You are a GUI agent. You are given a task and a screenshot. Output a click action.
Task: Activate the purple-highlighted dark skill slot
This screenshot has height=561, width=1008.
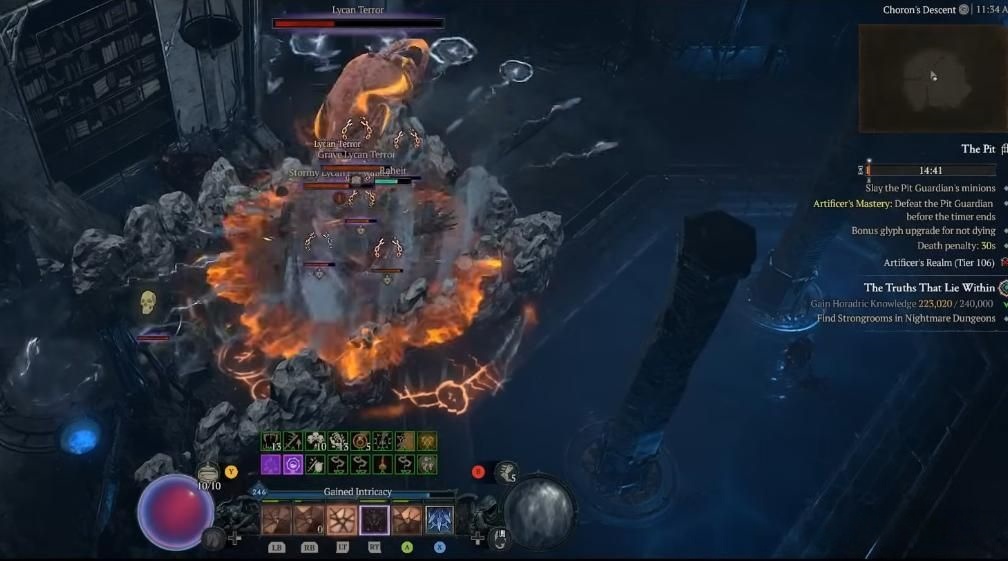[x=375, y=520]
